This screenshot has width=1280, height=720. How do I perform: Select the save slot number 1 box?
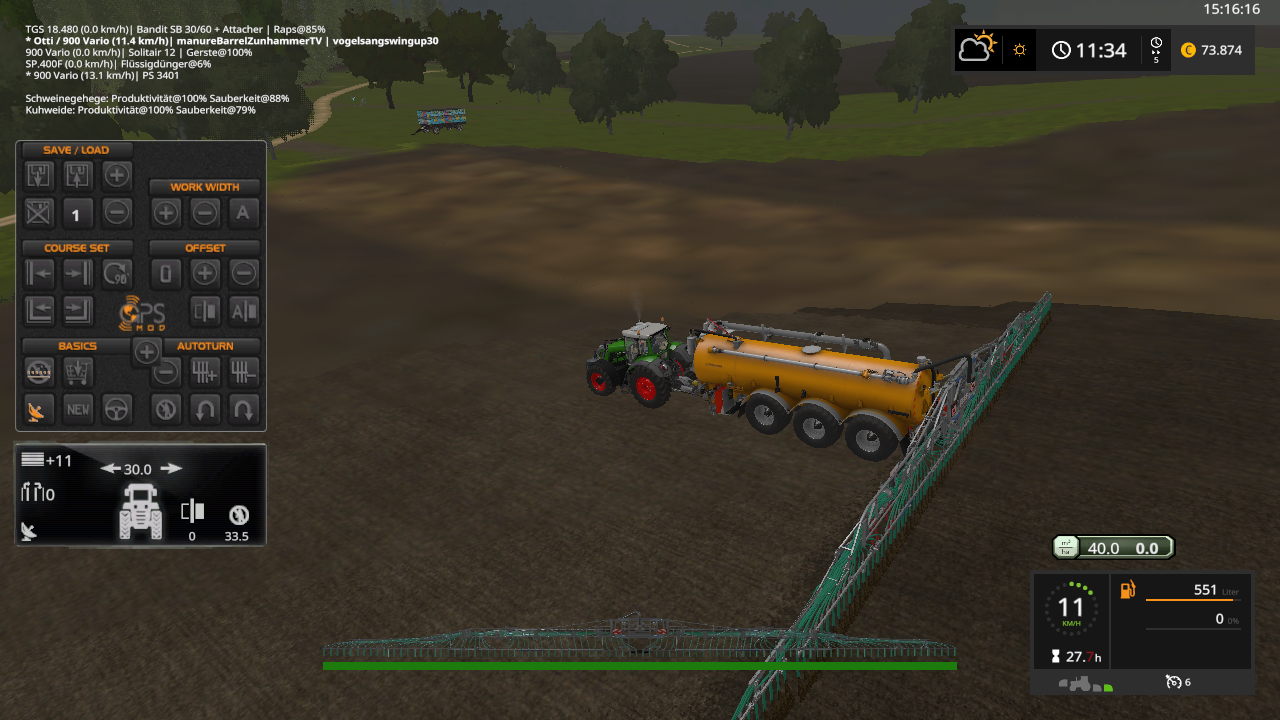click(78, 212)
